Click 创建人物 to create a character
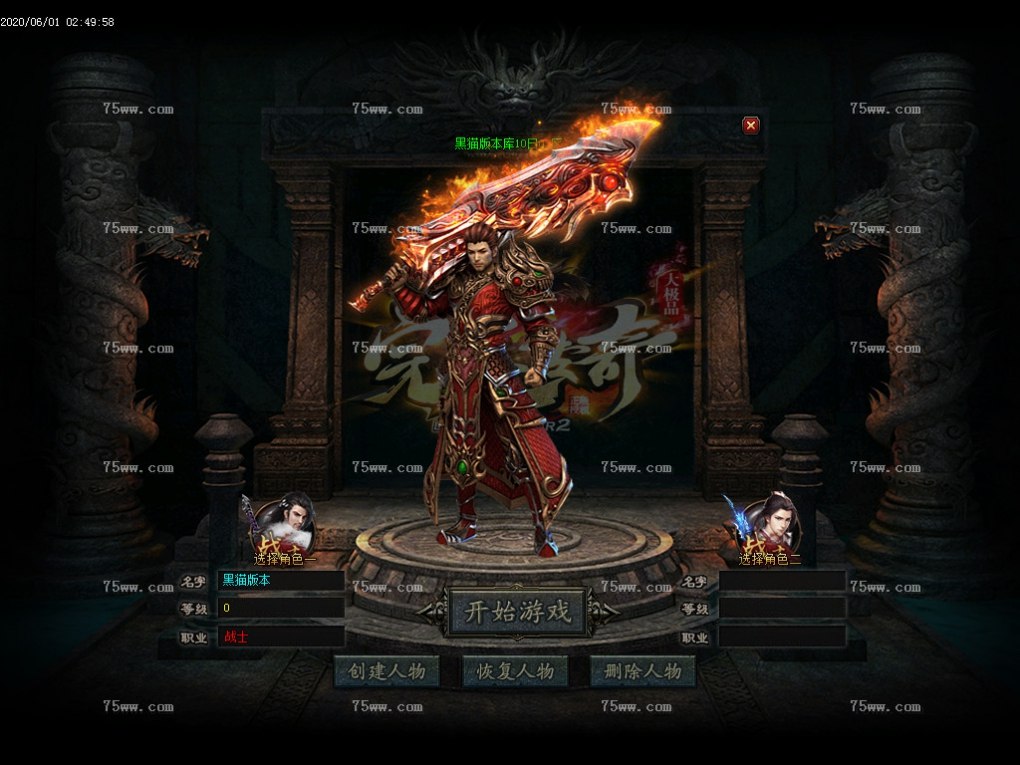The image size is (1020, 765). [387, 671]
